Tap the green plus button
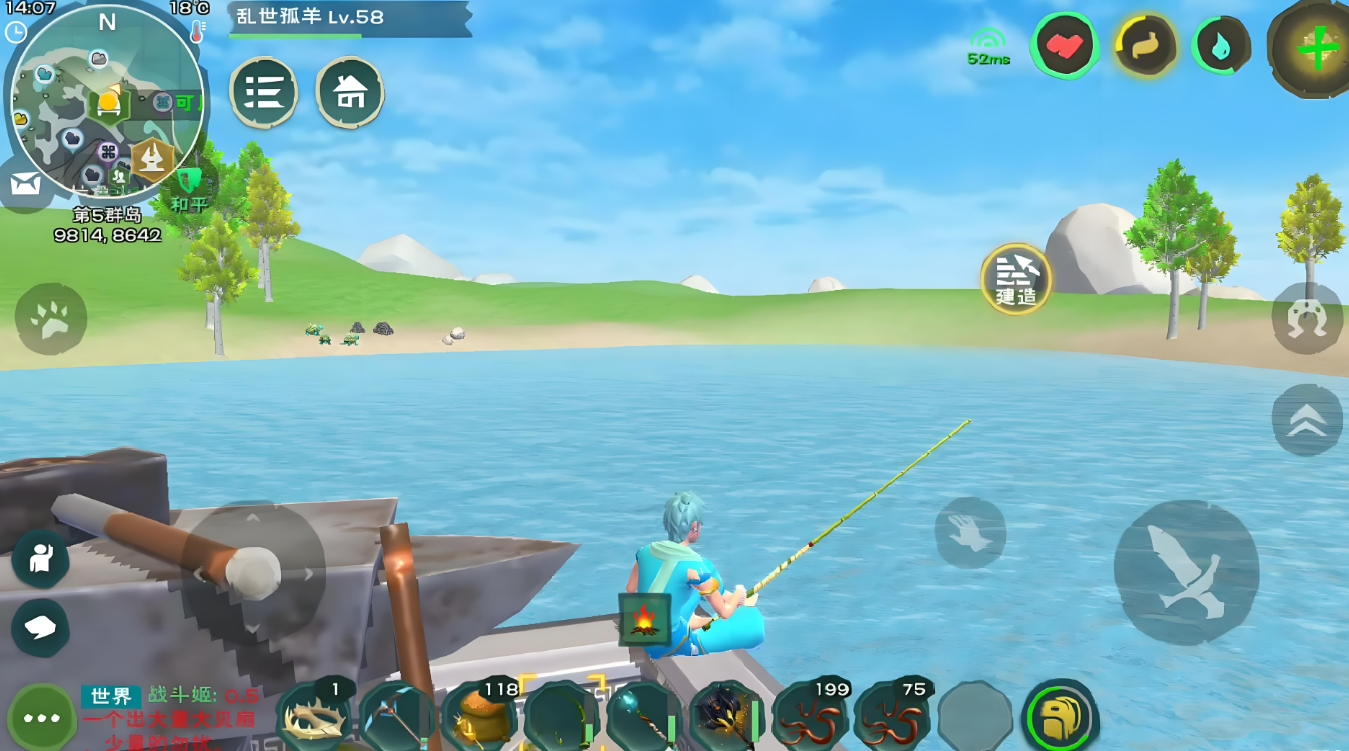The height and width of the screenshot is (751, 1349). pyautogui.click(x=1316, y=46)
